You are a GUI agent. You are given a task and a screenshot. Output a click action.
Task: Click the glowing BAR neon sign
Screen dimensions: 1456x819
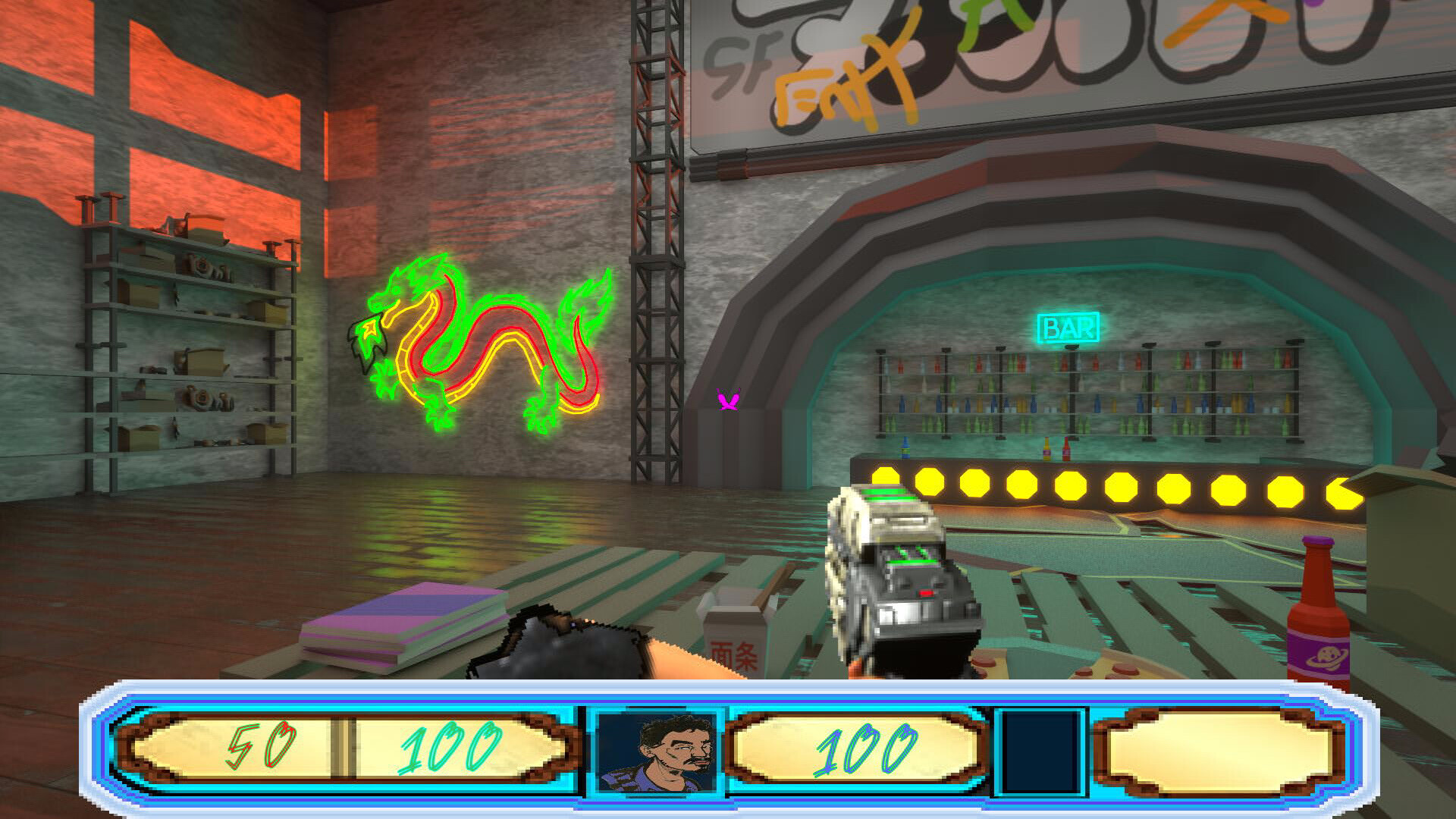(x=1068, y=328)
